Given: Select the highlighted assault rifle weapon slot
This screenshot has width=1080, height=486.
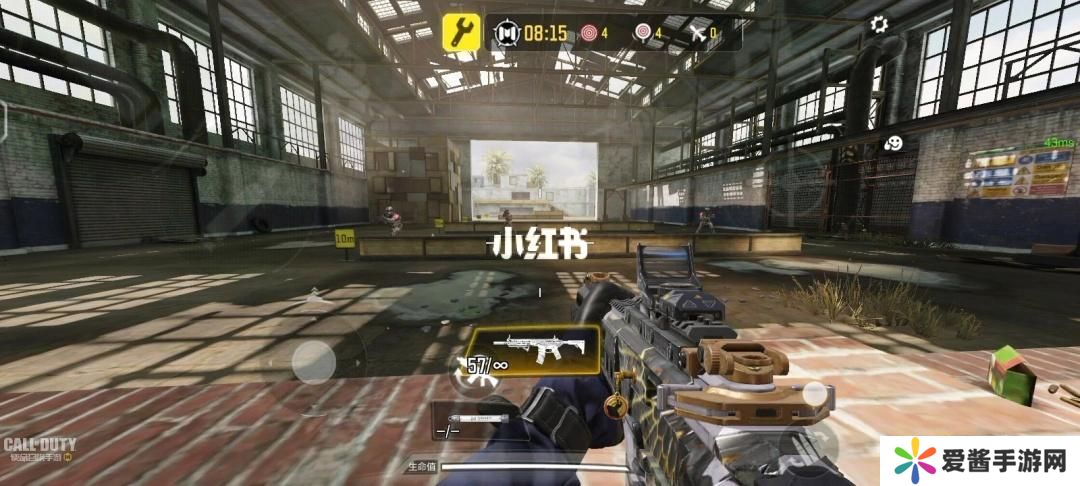Looking at the screenshot, I should [534, 349].
